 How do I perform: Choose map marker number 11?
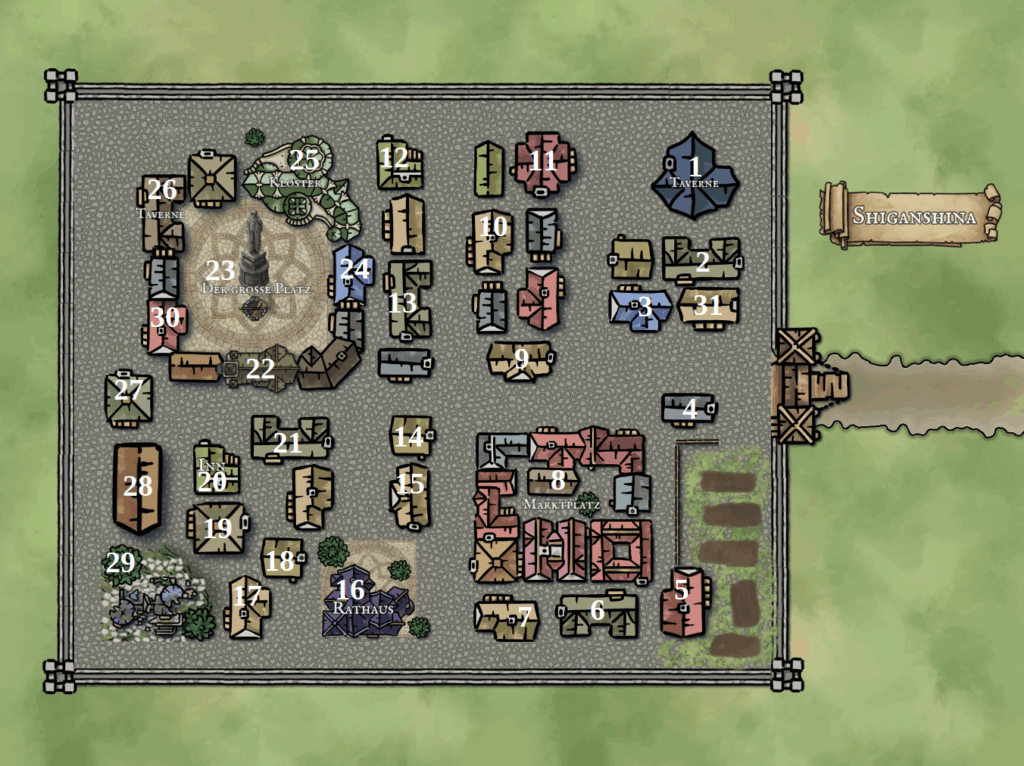[x=542, y=160]
